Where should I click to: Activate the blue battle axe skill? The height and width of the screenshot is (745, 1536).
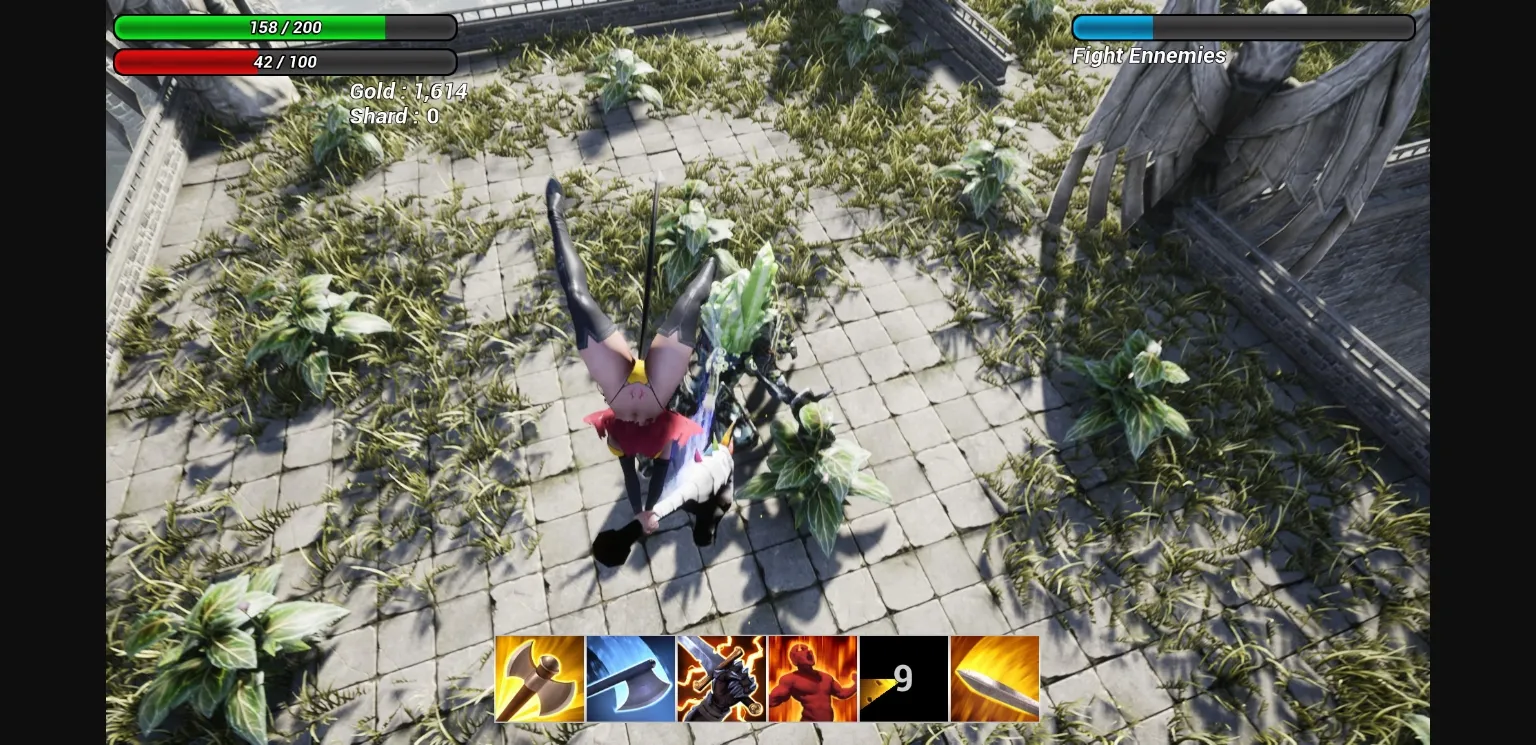[x=630, y=678]
